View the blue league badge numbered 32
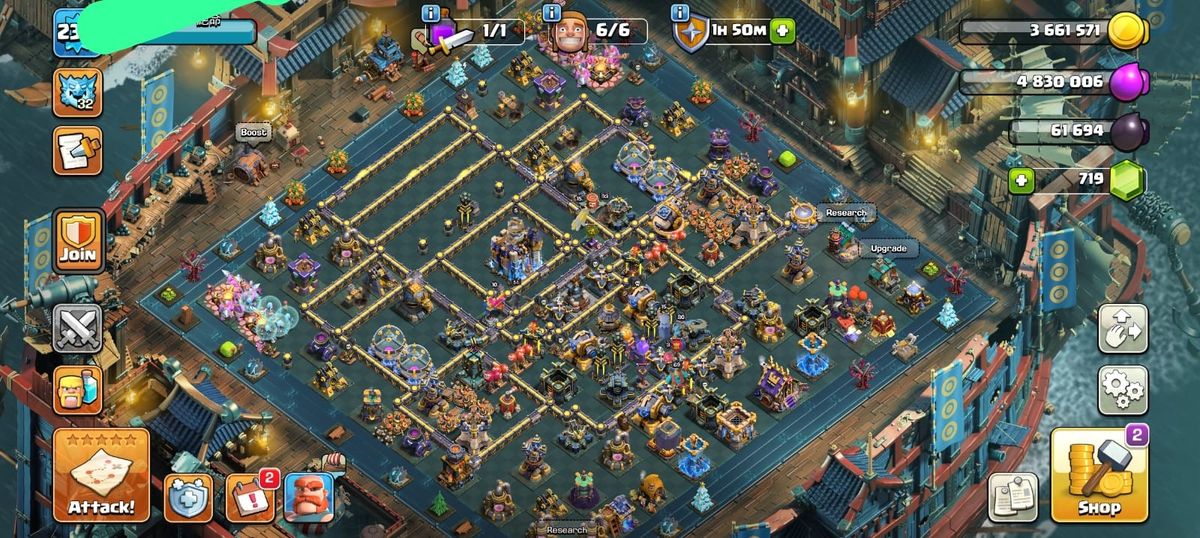 78,91
